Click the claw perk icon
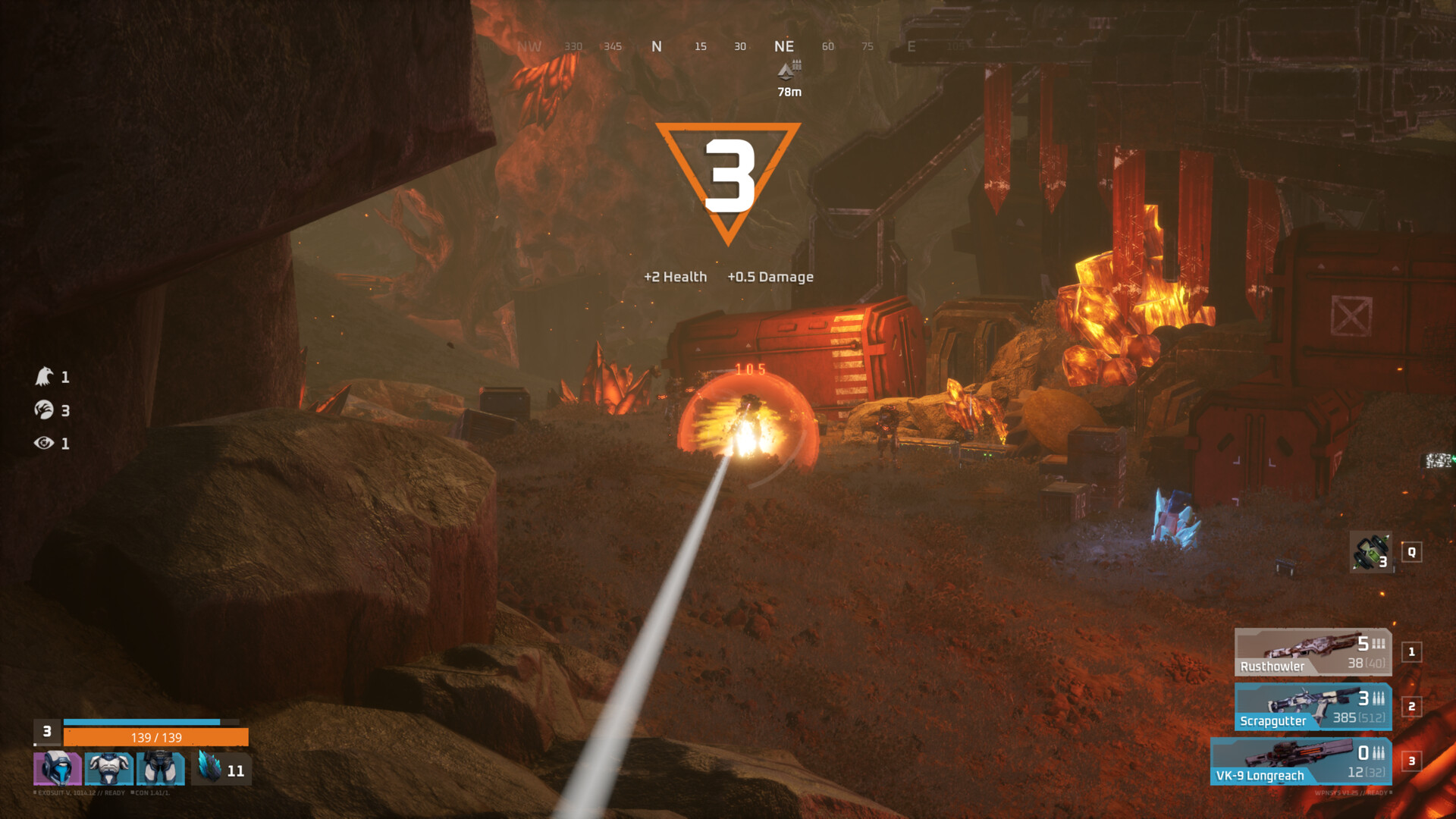 pyautogui.click(x=44, y=410)
